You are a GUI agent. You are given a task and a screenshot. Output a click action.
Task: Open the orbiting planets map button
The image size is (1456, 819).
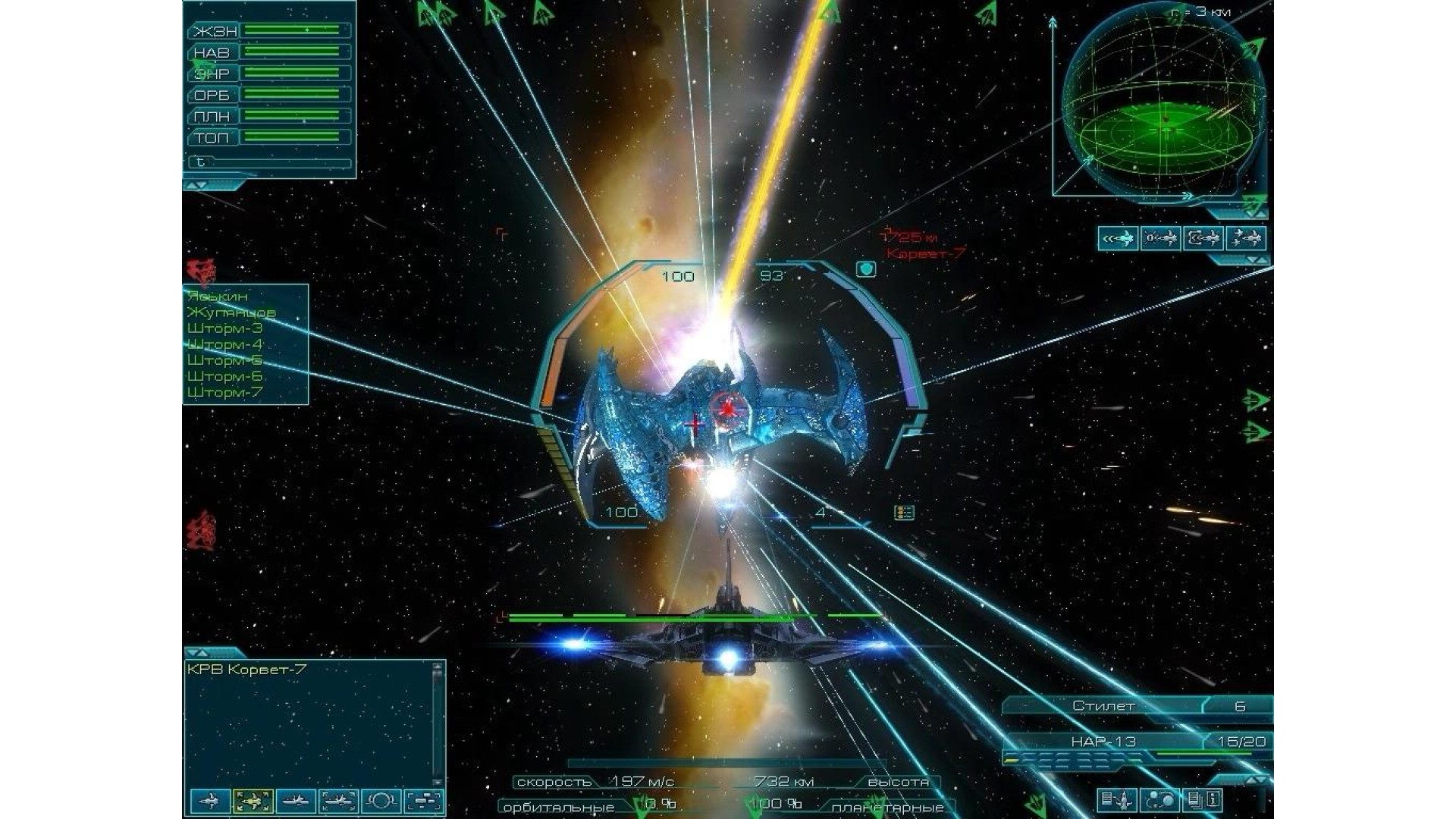1160,799
